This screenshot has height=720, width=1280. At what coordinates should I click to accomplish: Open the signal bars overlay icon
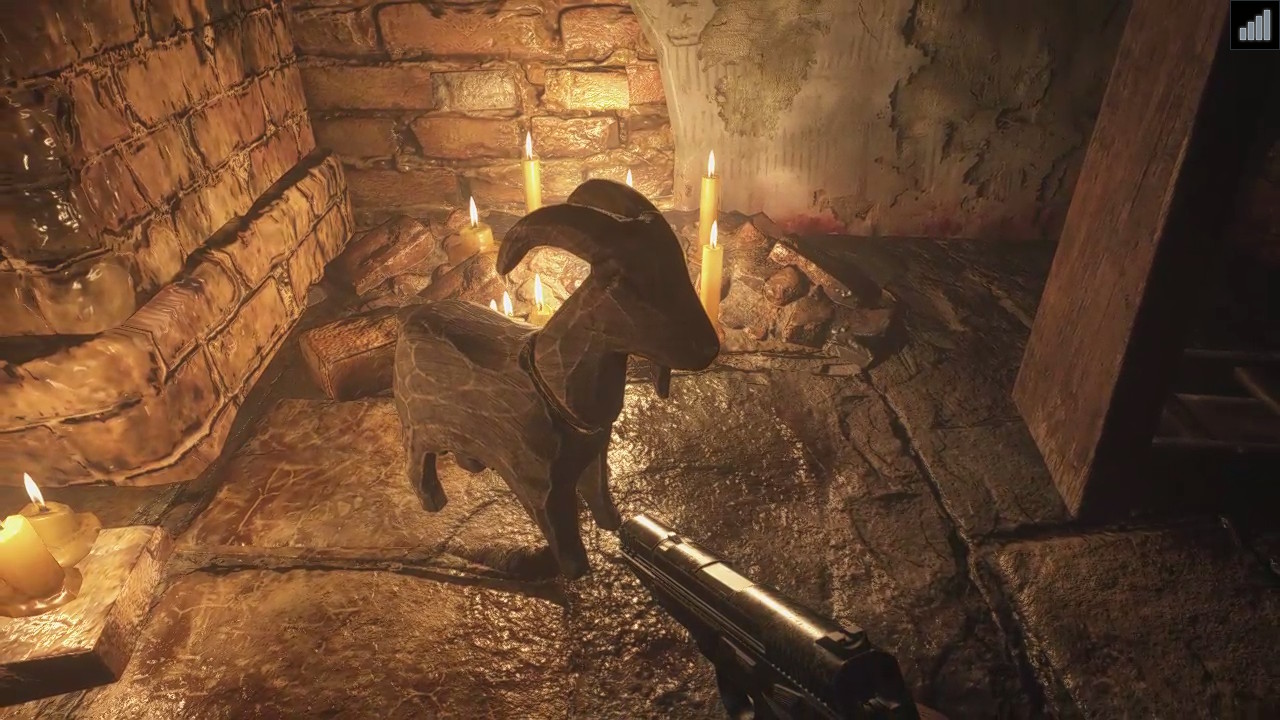pyautogui.click(x=1254, y=25)
